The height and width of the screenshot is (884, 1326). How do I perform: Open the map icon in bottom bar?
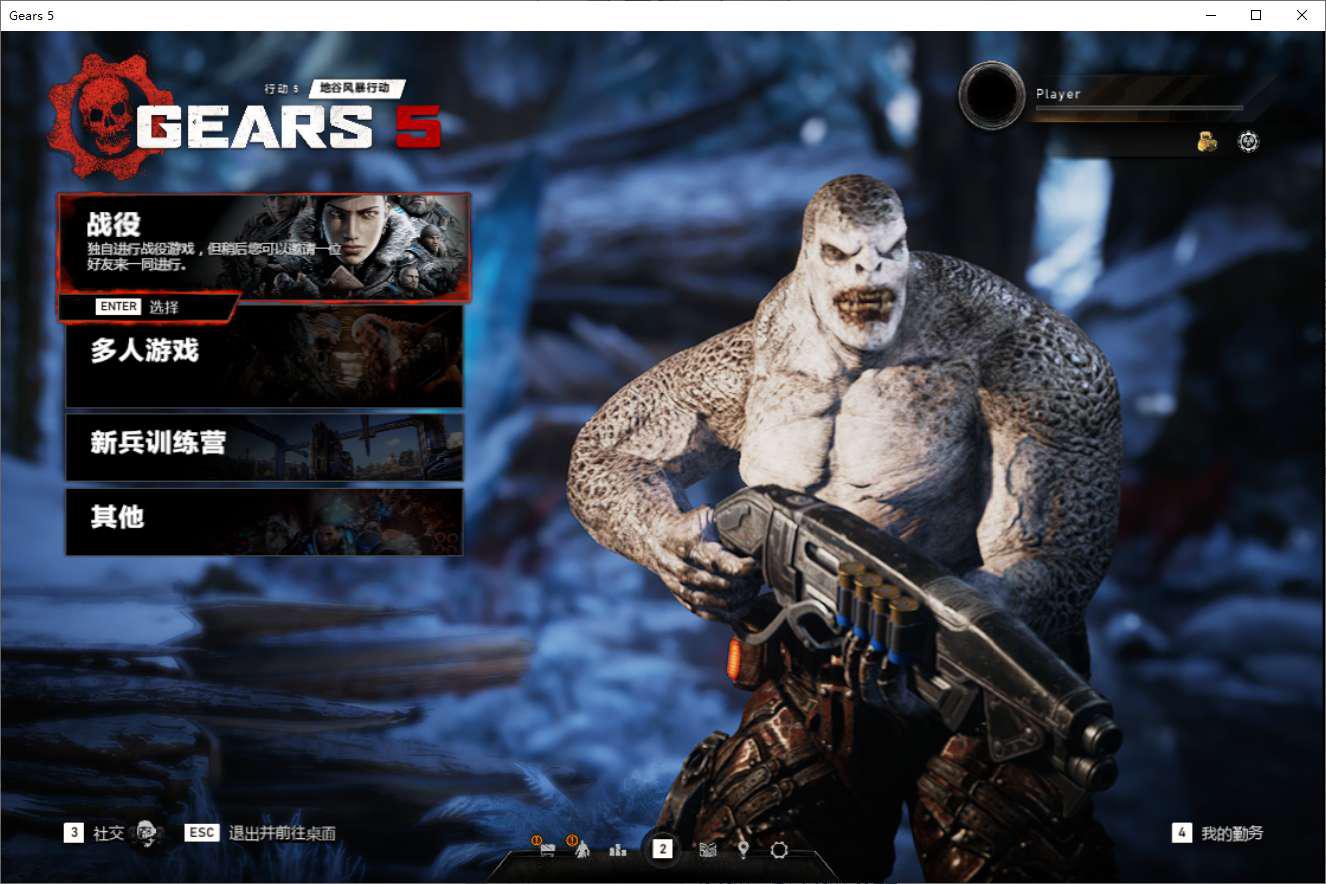708,850
